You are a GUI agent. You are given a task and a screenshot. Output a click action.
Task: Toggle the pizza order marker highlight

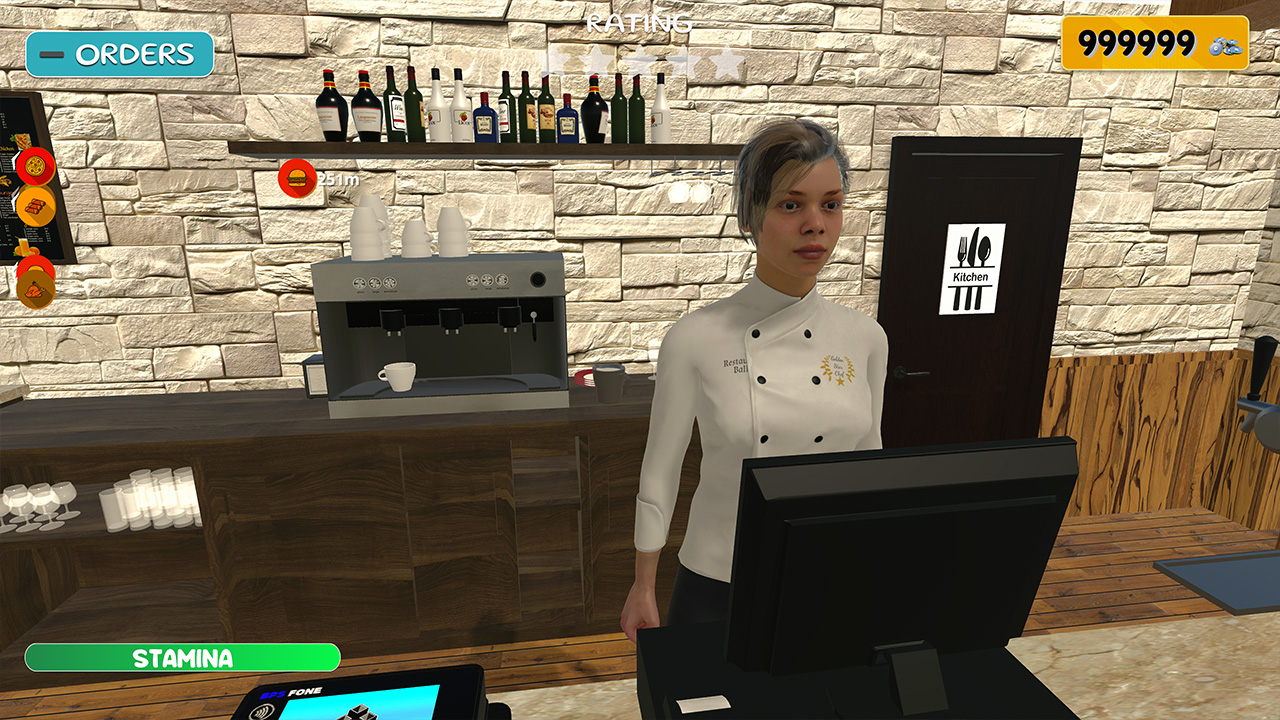pyautogui.click(x=36, y=166)
